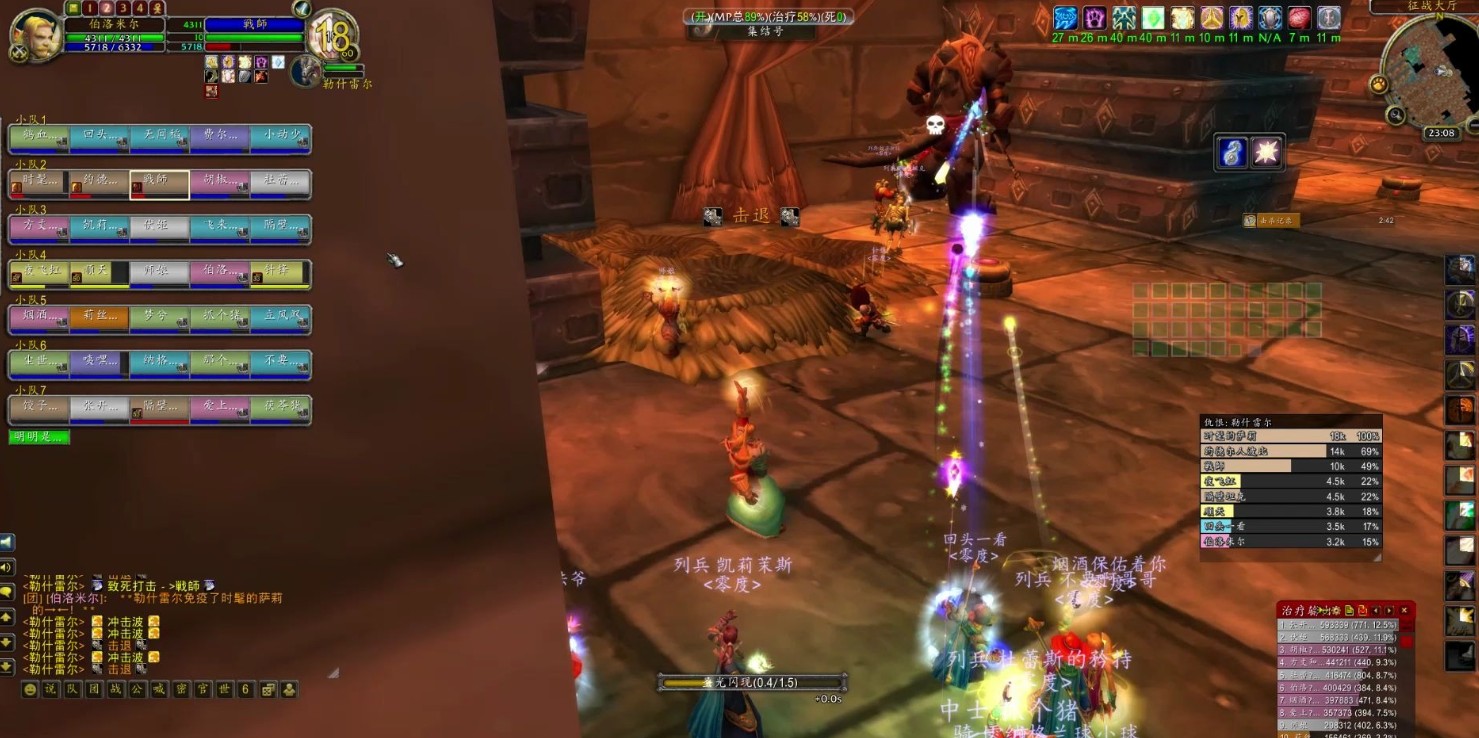Viewport: 1479px width, 738px height.
Task: Switch to the 团 (raid) chat channel
Action: point(94,689)
